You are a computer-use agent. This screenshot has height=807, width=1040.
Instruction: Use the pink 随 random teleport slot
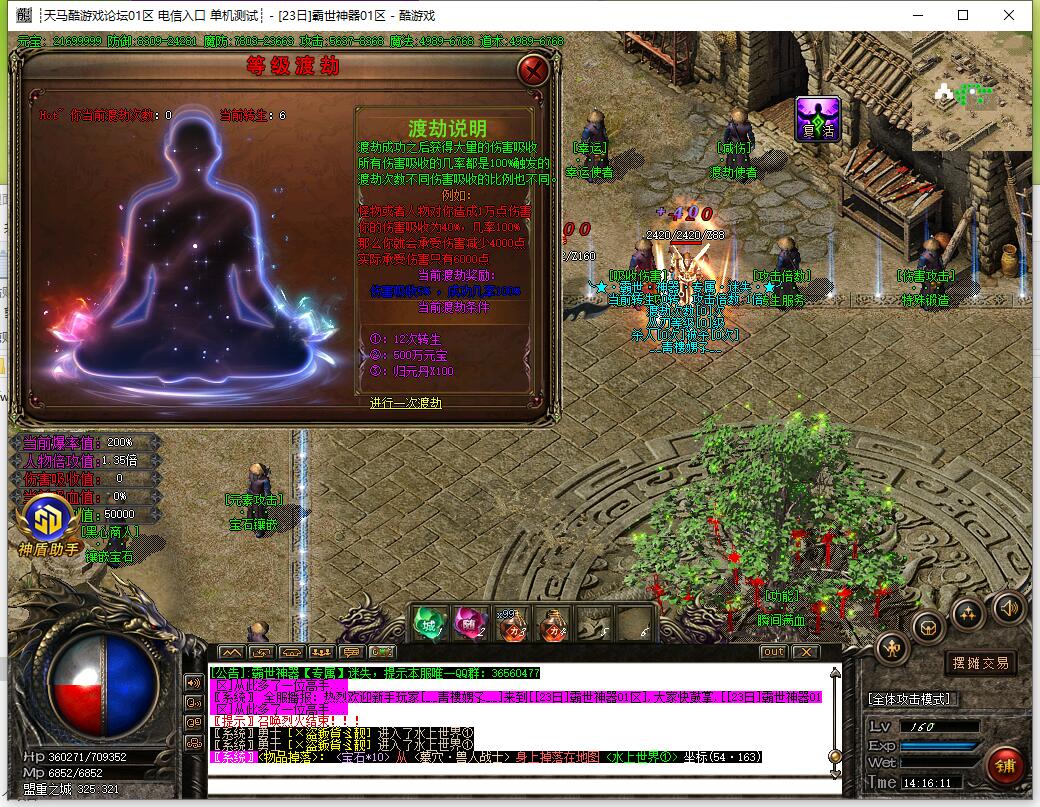(469, 623)
